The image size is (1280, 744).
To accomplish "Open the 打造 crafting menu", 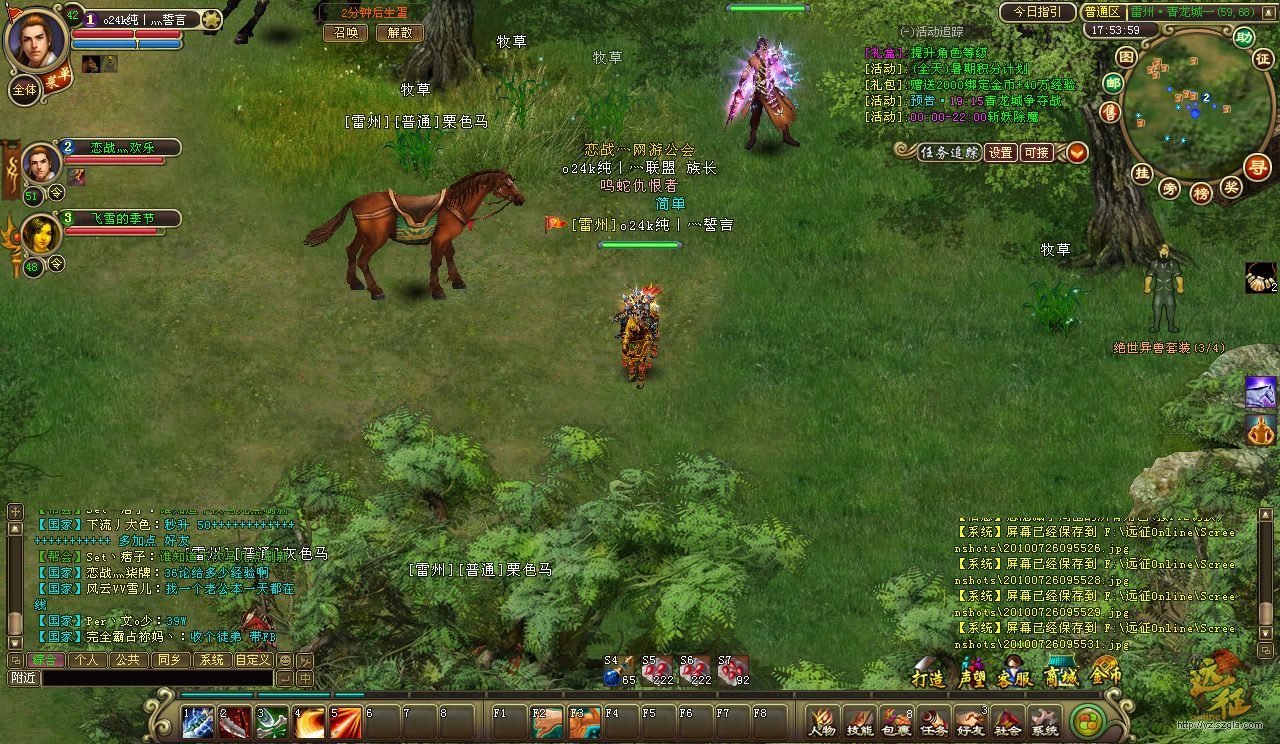I will 928,677.
